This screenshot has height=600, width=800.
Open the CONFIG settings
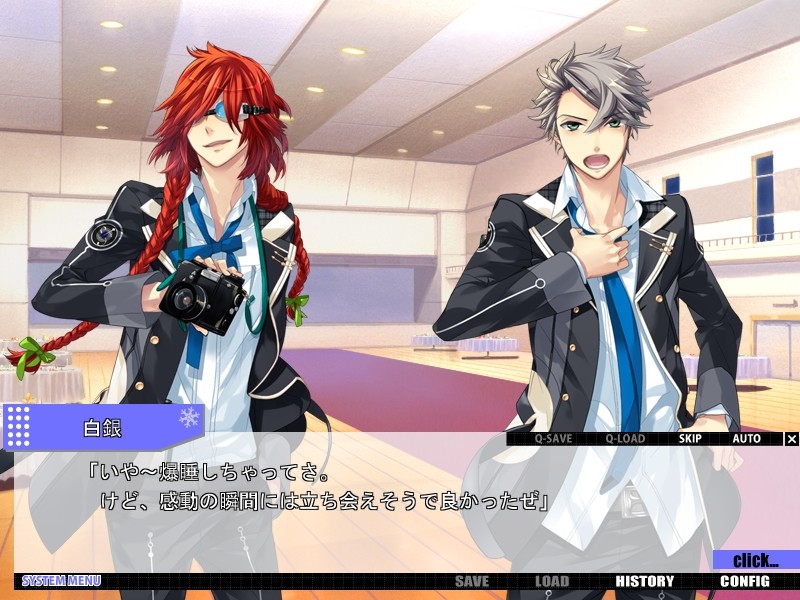[745, 581]
